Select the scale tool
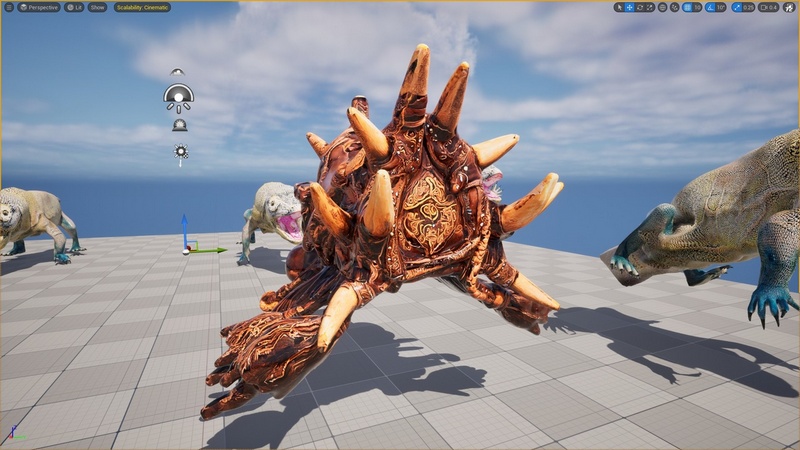The width and height of the screenshot is (800, 450). 650,7
